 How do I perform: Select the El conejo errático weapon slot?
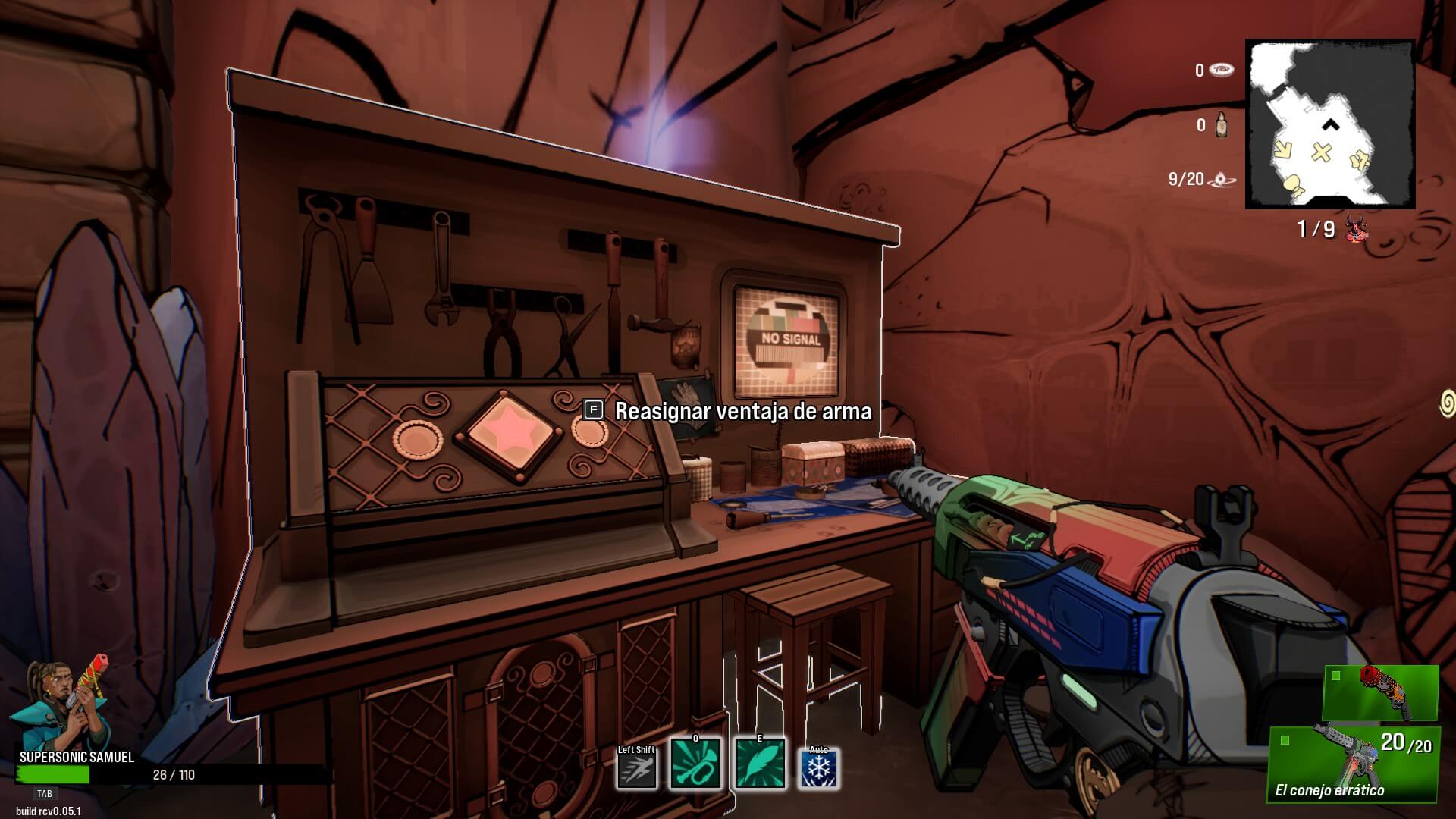pos(1353,762)
